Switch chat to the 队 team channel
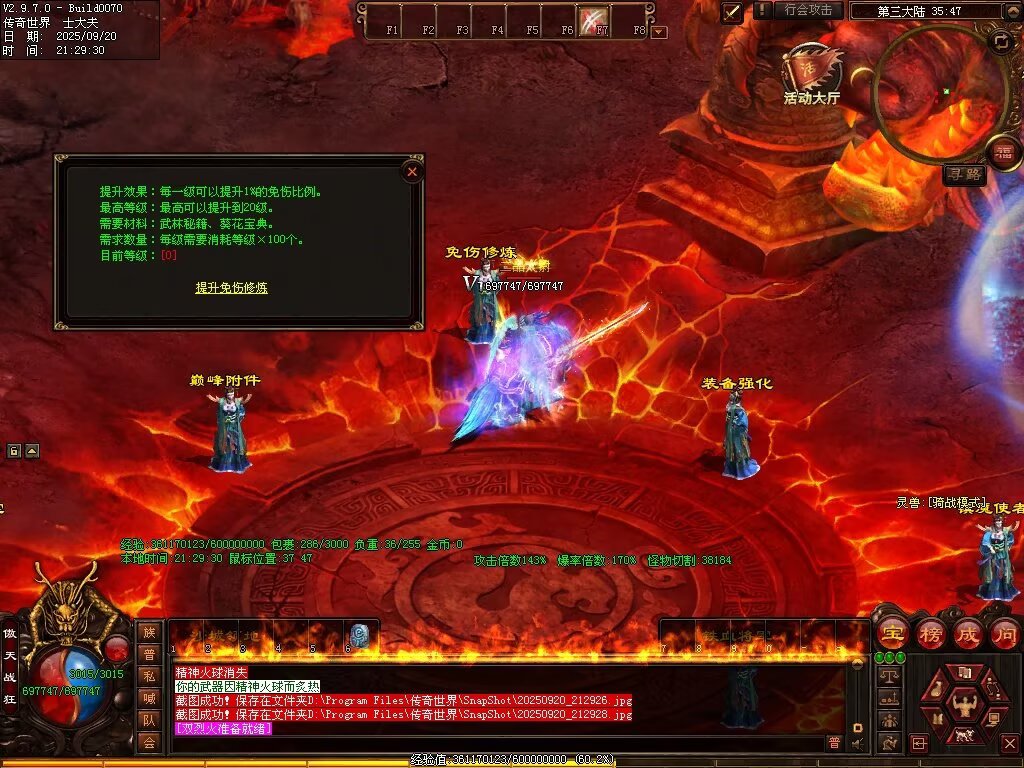The image size is (1024, 768). (149, 720)
